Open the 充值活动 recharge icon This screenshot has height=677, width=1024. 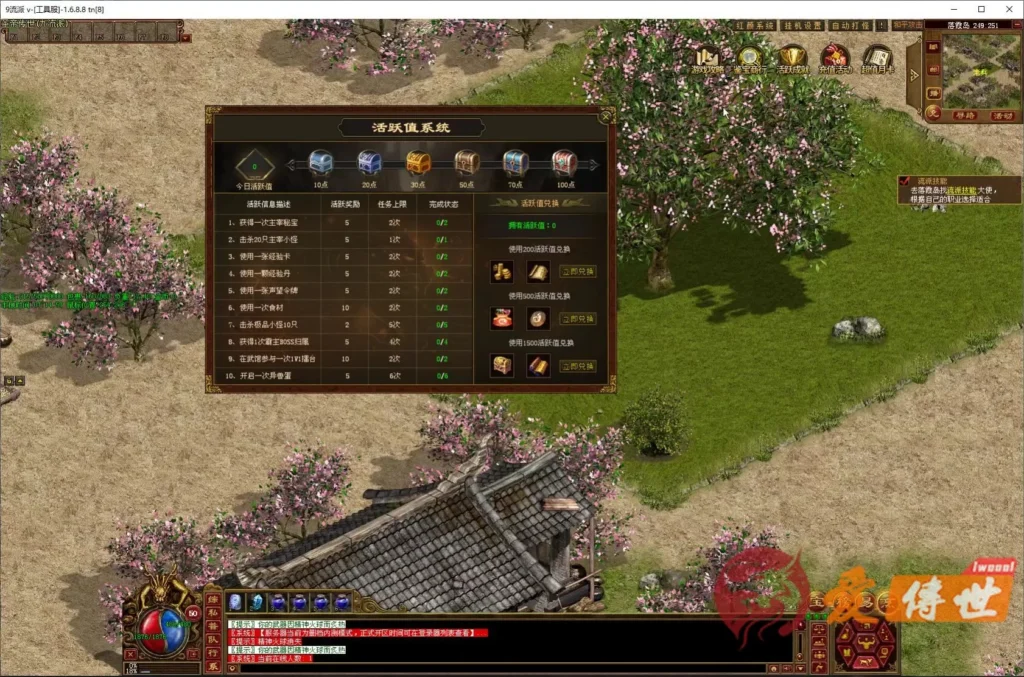point(834,58)
